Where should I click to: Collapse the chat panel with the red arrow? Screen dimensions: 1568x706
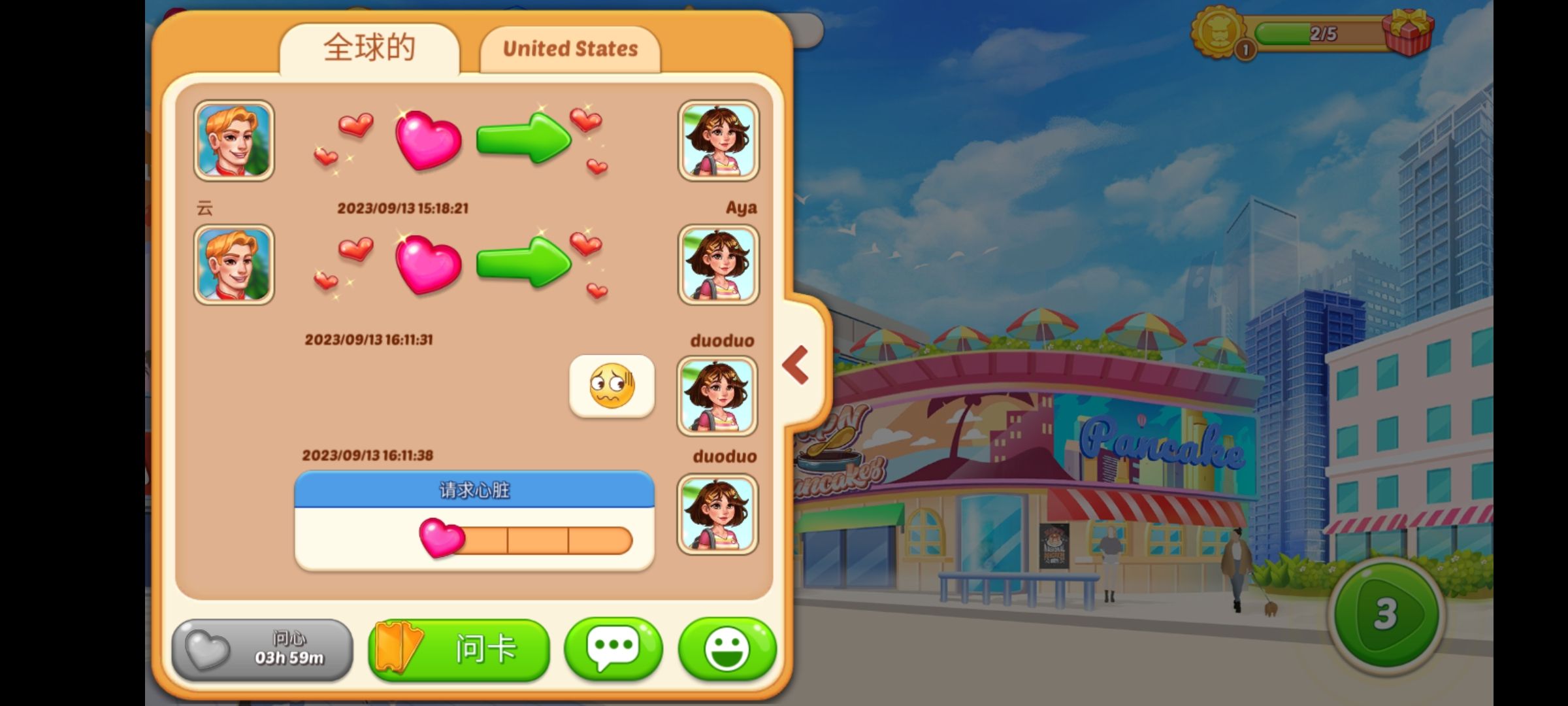796,365
